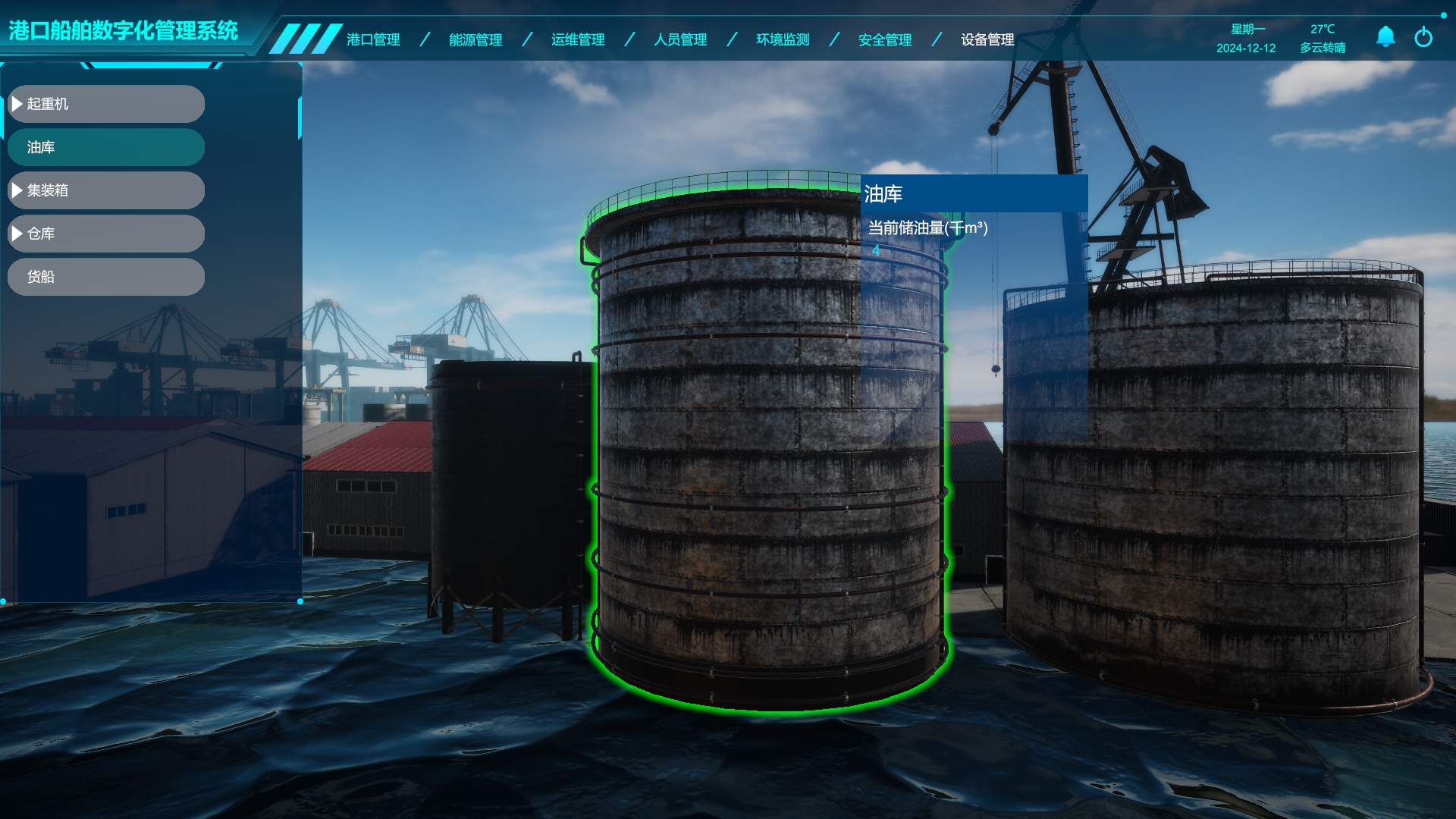Image resolution: width=1456 pixels, height=819 pixels.
Task: Click the power exit icon
Action: tap(1423, 36)
